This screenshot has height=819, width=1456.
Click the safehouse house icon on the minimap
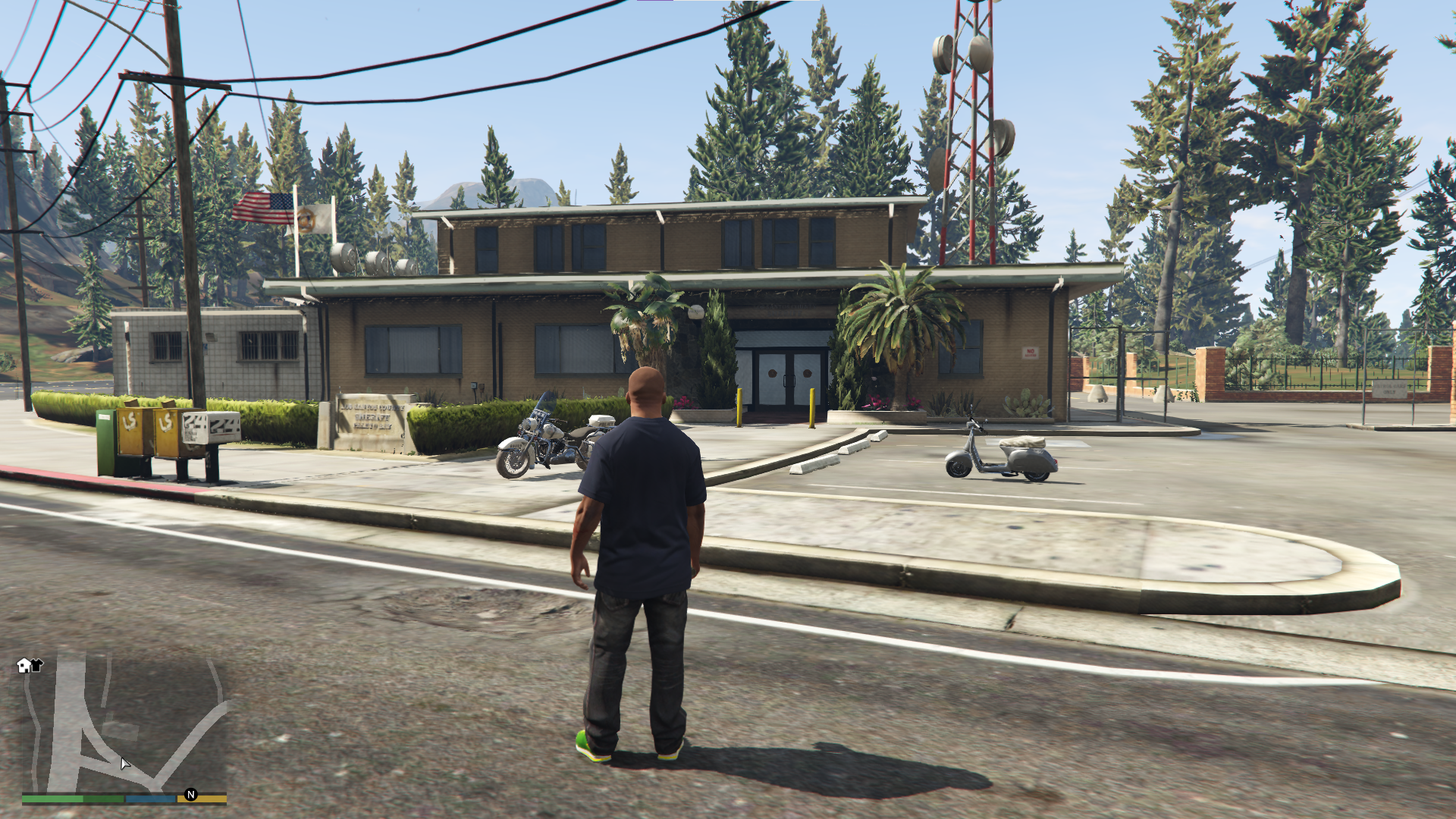point(24,665)
